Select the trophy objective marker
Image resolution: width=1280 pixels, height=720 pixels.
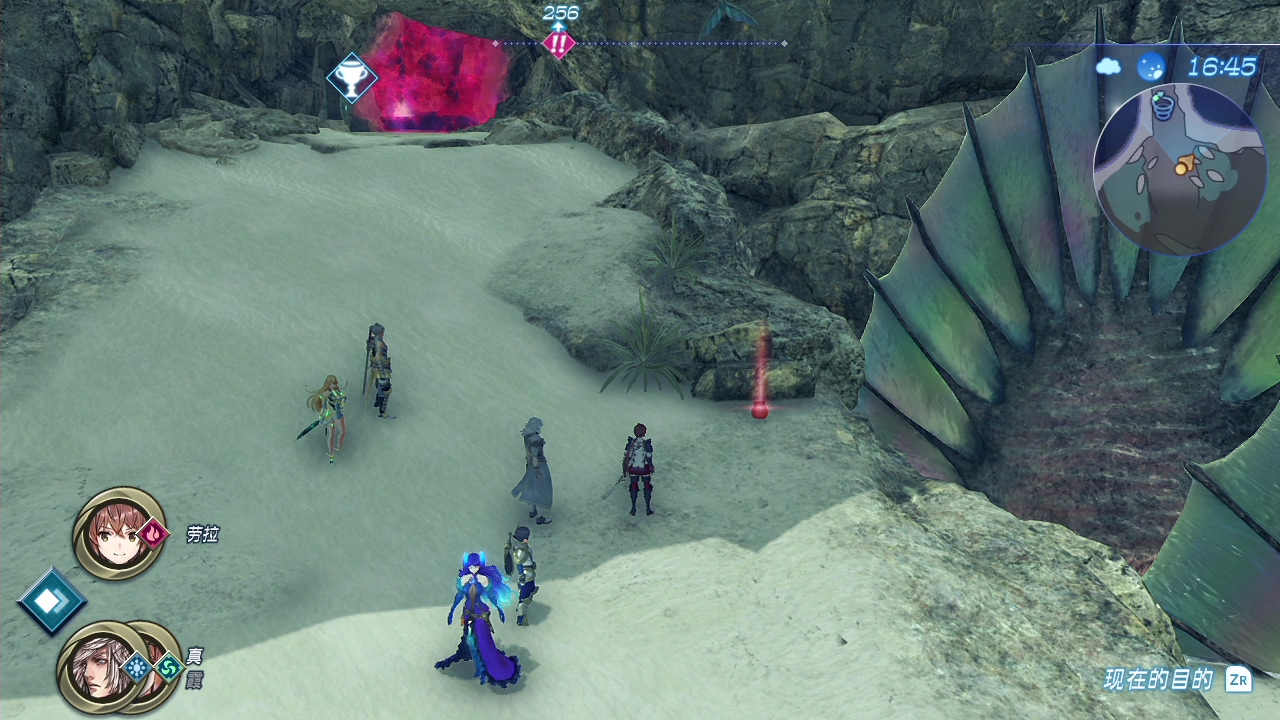click(x=352, y=77)
